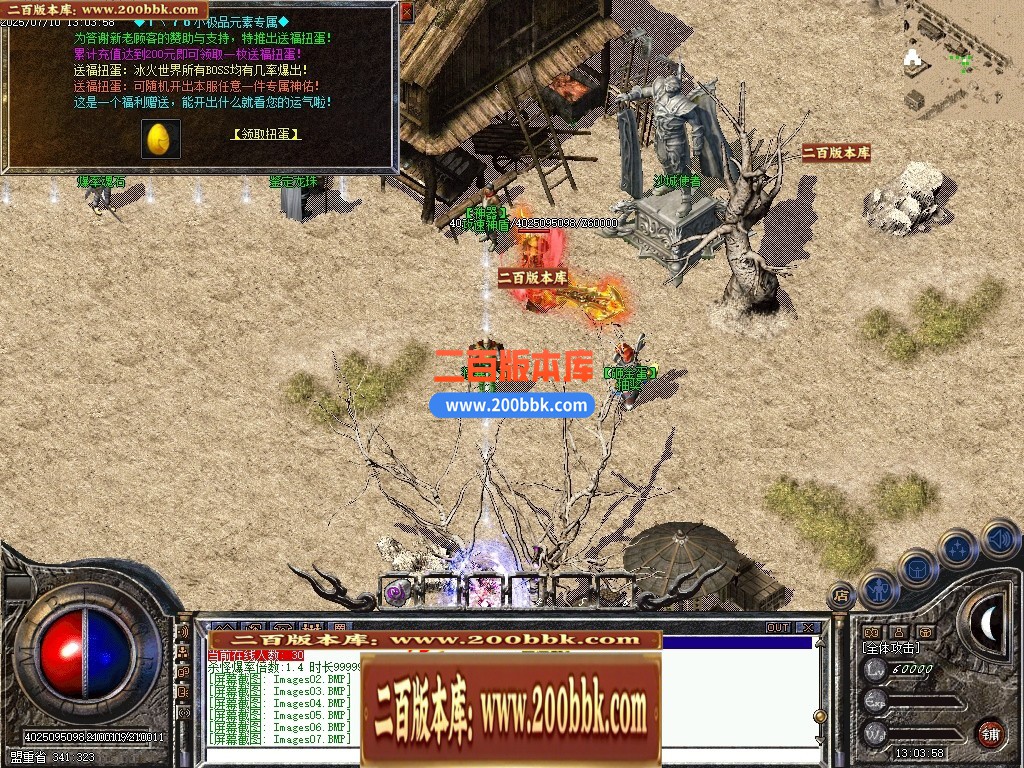Open the 店 shop round button
Image resolution: width=1024 pixels, height=768 pixels.
[842, 594]
